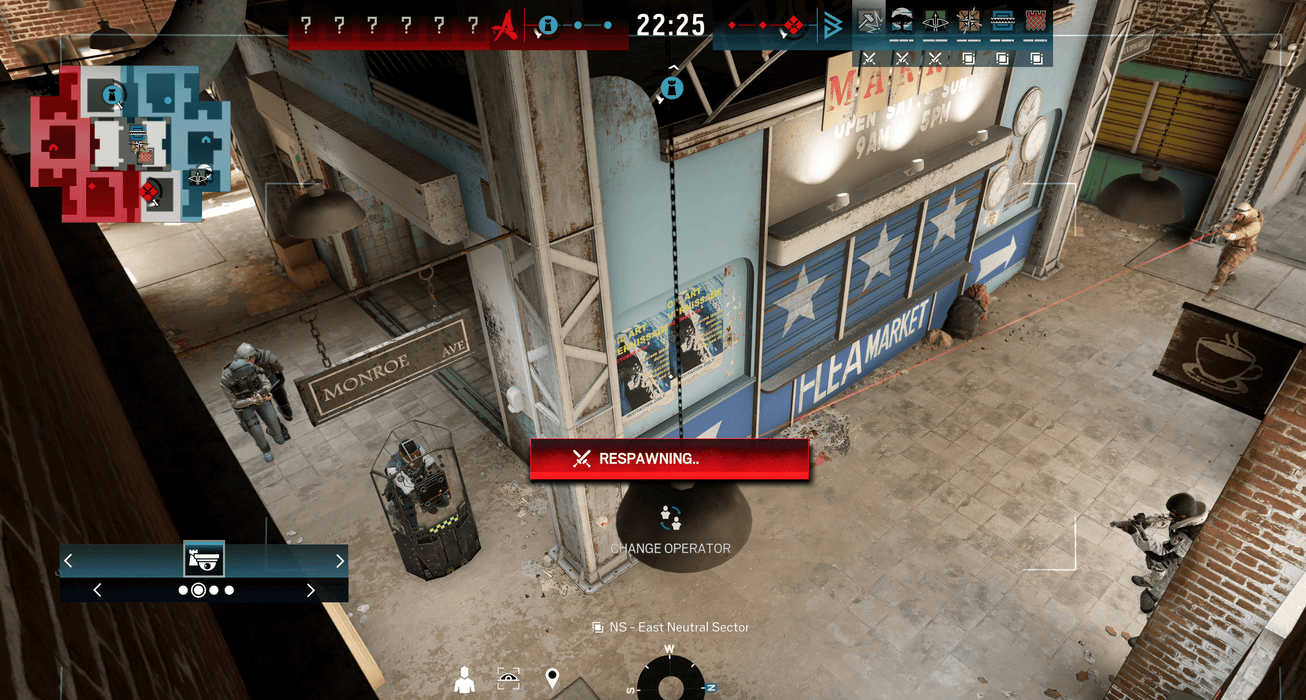The width and height of the screenshot is (1306, 700).
Task: Switch to the next camera type with the upper right arrow
Action: click(x=340, y=561)
